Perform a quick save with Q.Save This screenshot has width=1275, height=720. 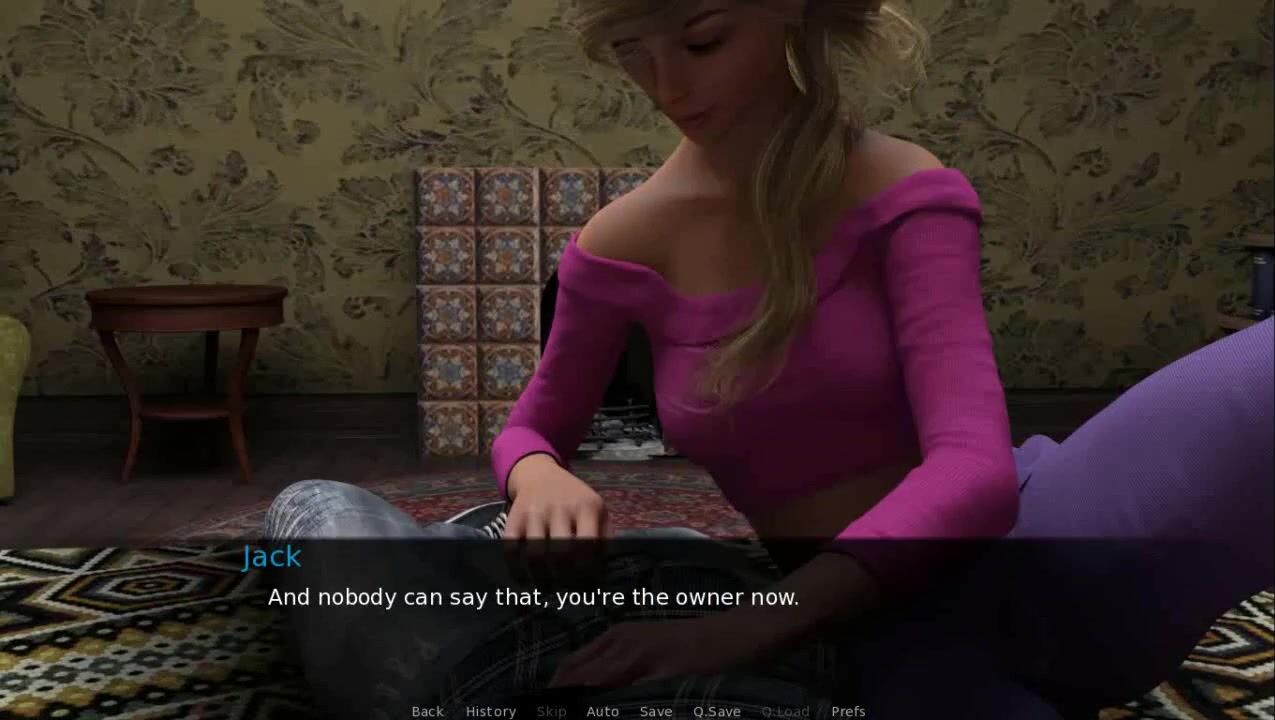716,711
